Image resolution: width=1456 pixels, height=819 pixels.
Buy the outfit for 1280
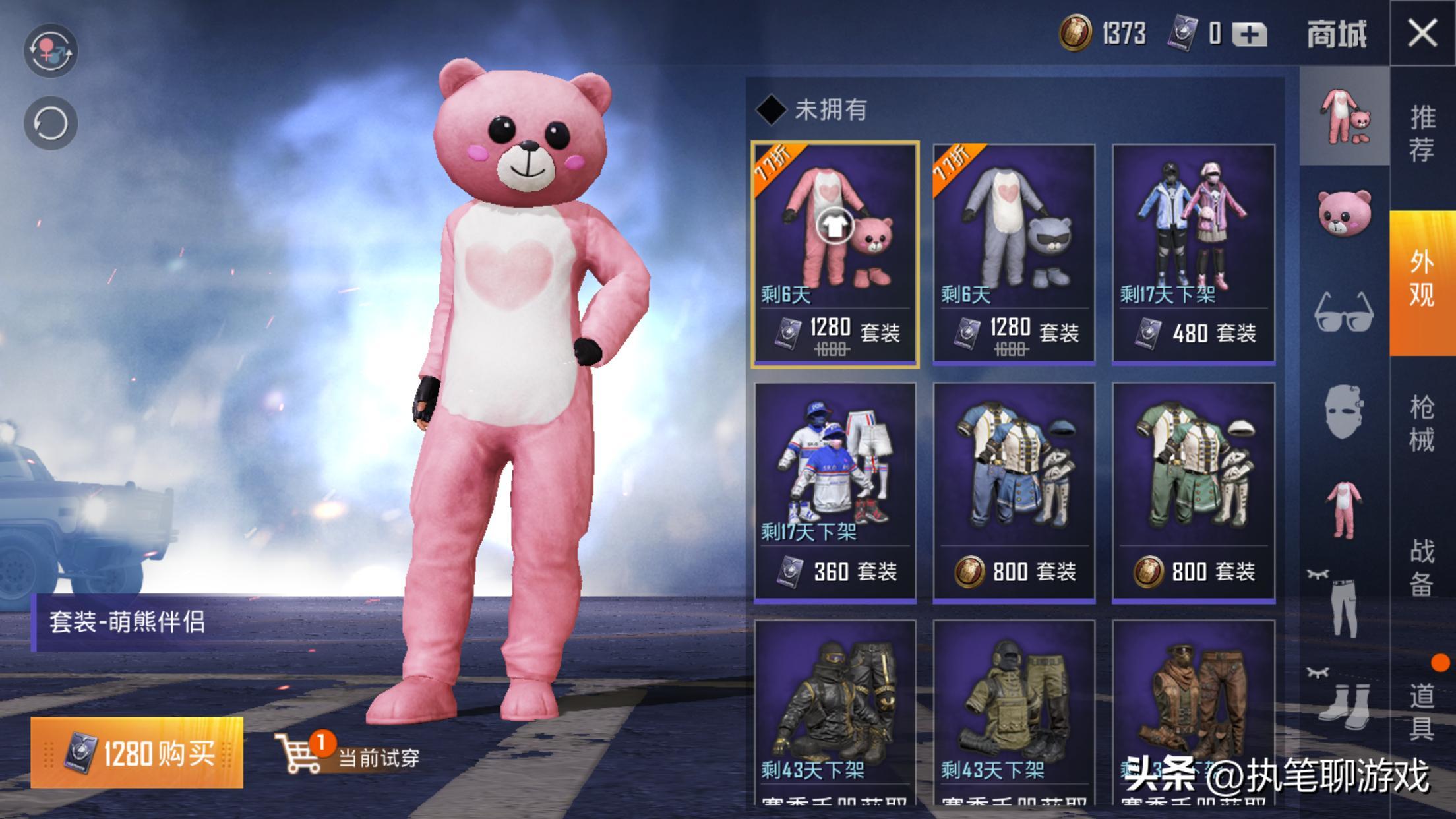pyautogui.click(x=137, y=752)
